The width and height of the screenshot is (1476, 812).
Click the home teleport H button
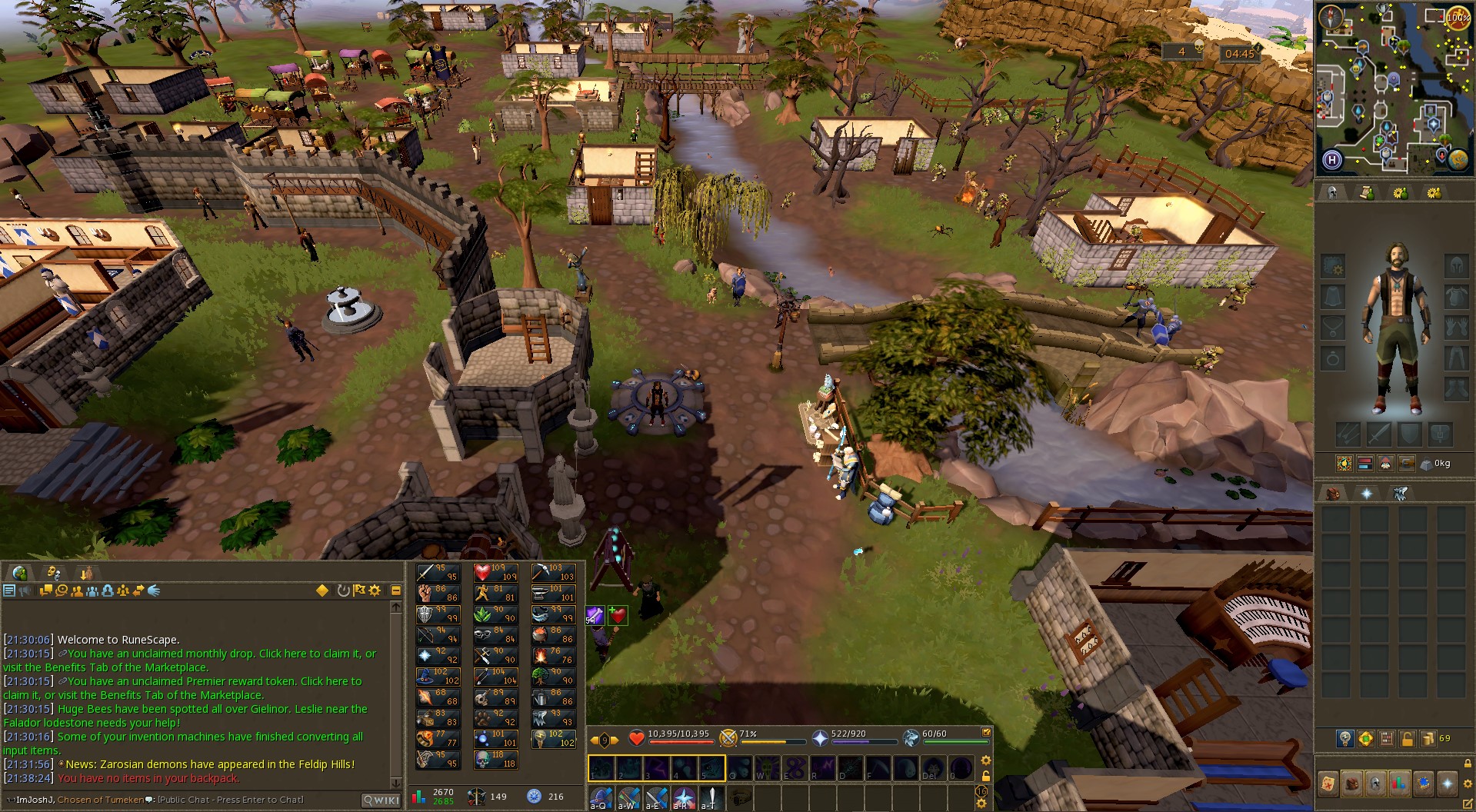1332,160
